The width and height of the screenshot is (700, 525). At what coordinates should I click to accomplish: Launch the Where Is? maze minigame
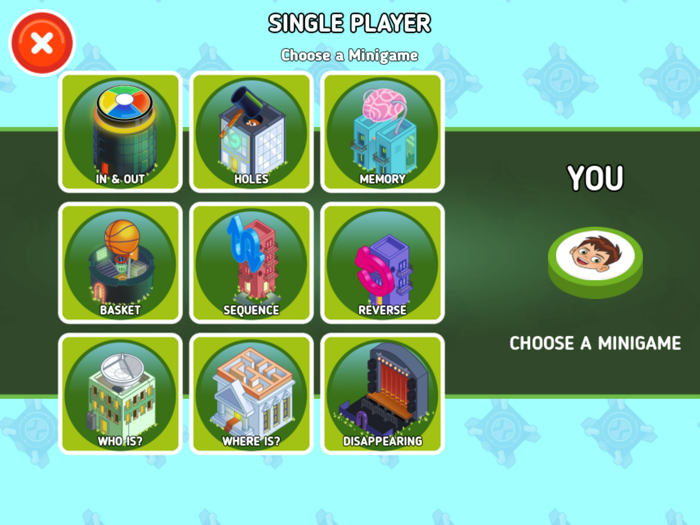(x=251, y=394)
